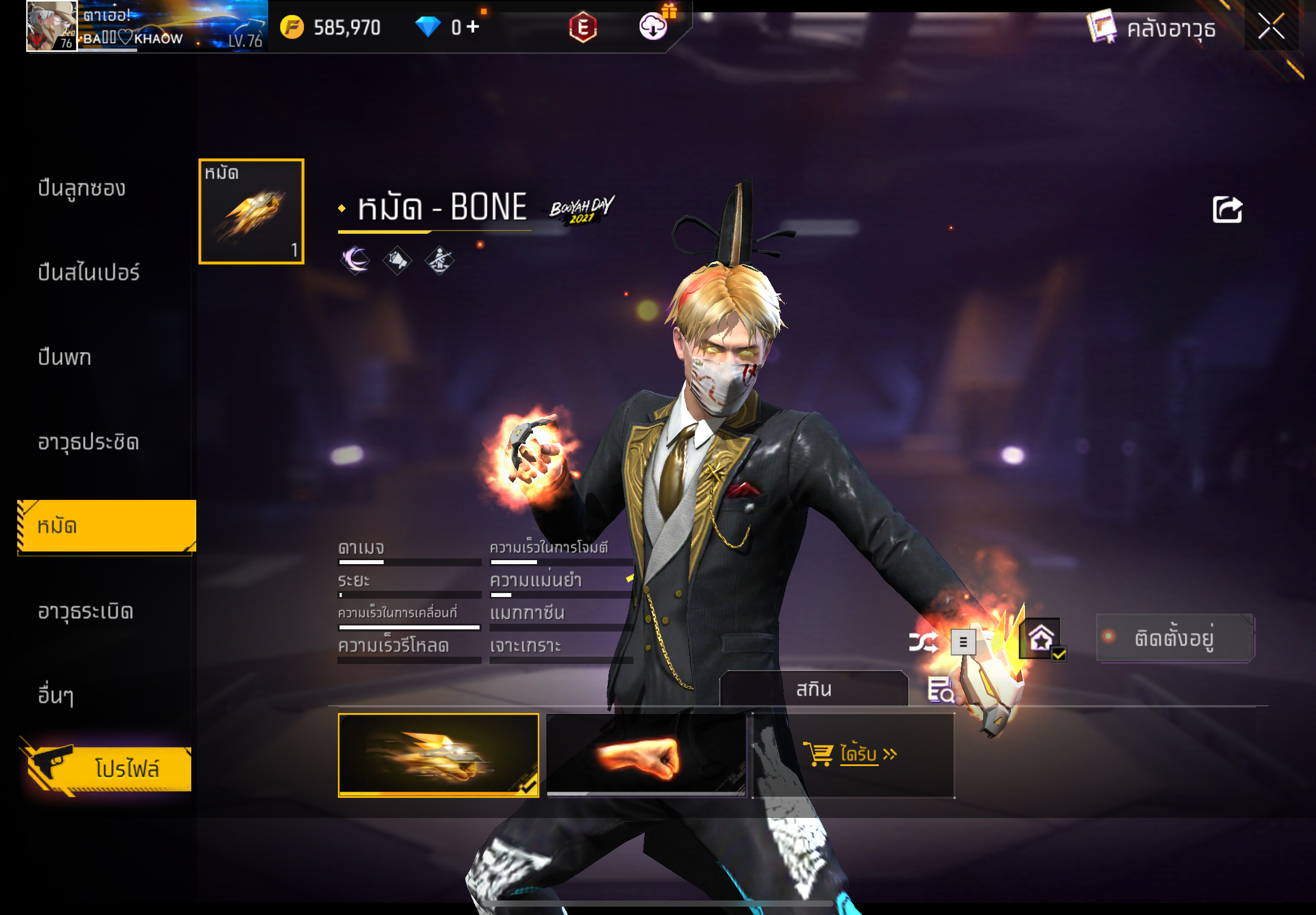
Task: Toggle the random skin shuffle icon
Action: (922, 642)
